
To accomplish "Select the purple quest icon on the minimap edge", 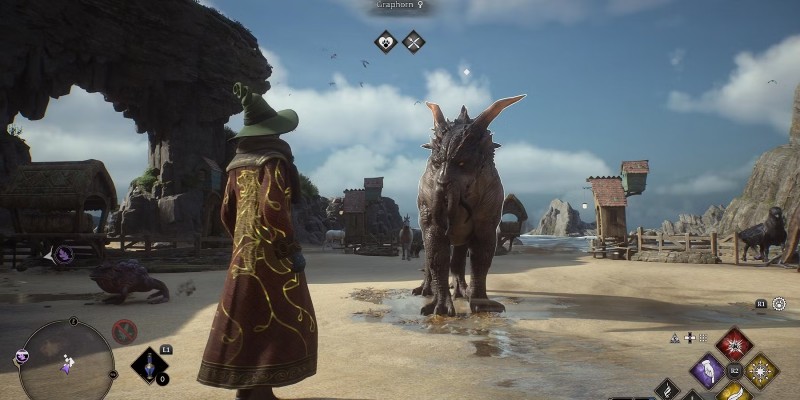I will (21, 357).
